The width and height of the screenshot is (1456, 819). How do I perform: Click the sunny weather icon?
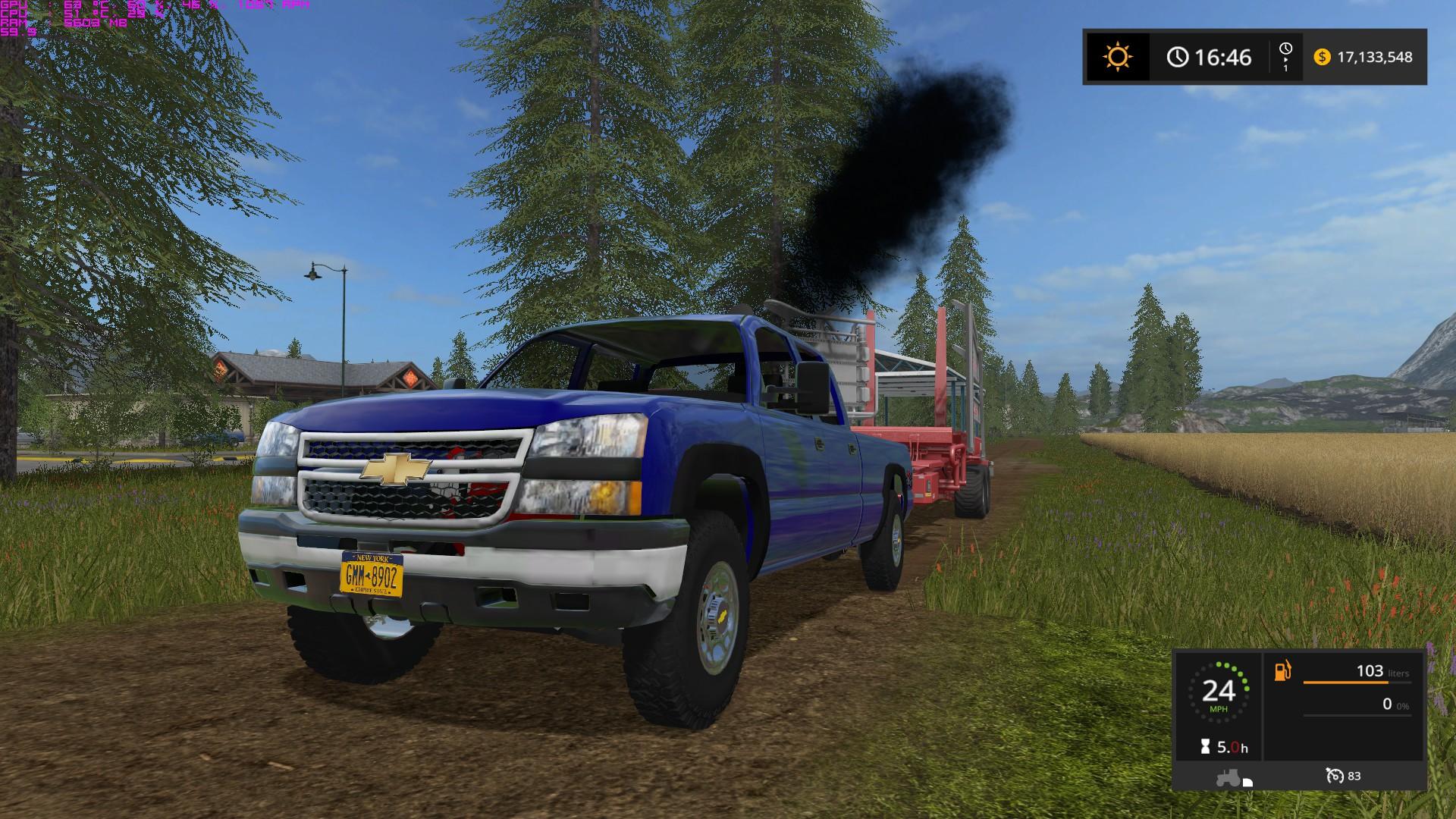pyautogui.click(x=1117, y=57)
